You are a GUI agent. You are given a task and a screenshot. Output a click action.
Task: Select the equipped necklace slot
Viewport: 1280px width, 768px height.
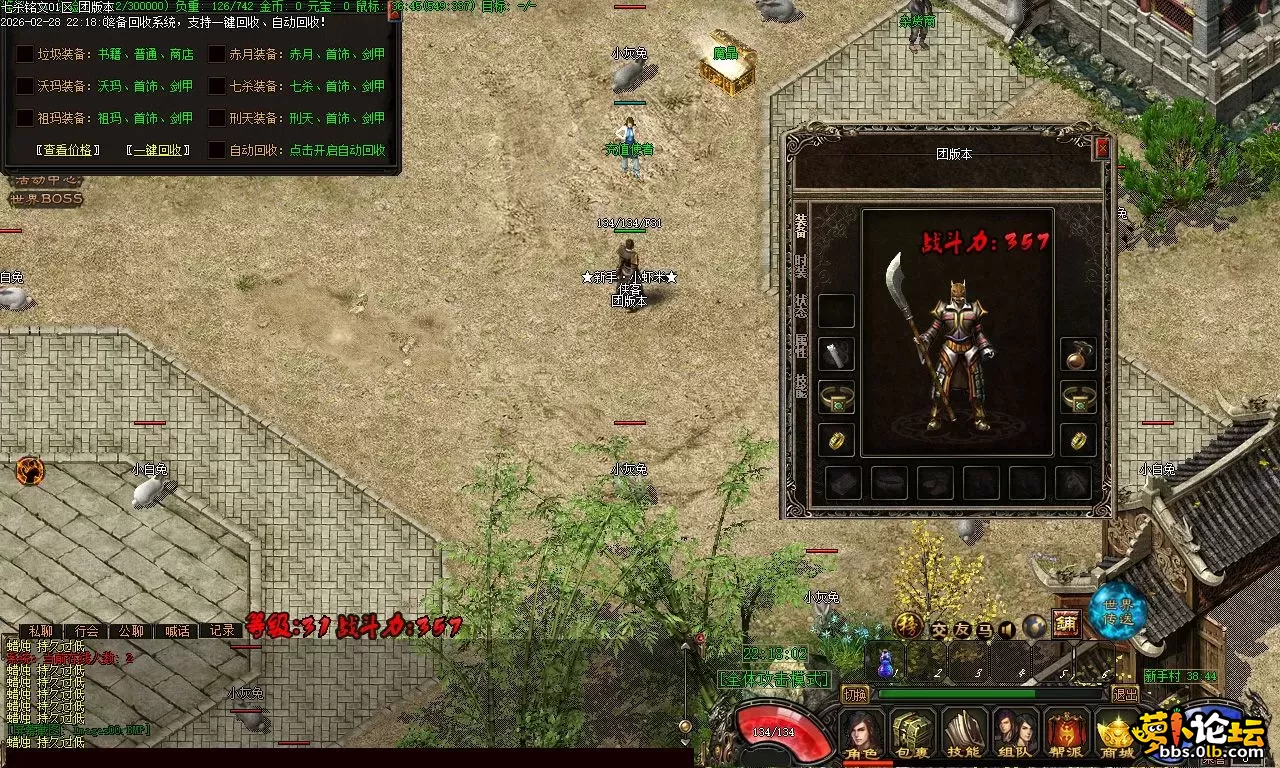tap(1078, 354)
